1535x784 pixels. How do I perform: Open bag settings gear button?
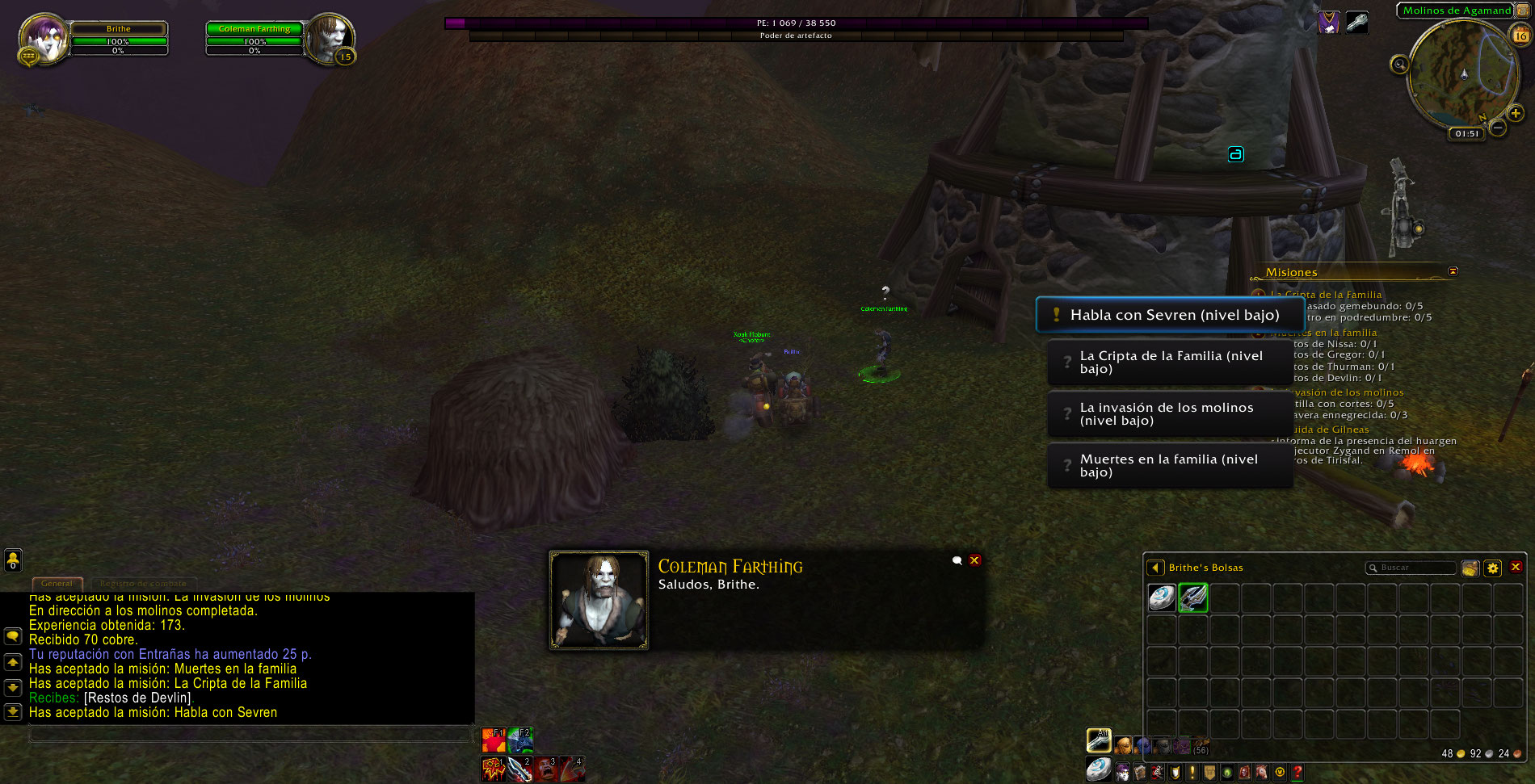click(1493, 568)
